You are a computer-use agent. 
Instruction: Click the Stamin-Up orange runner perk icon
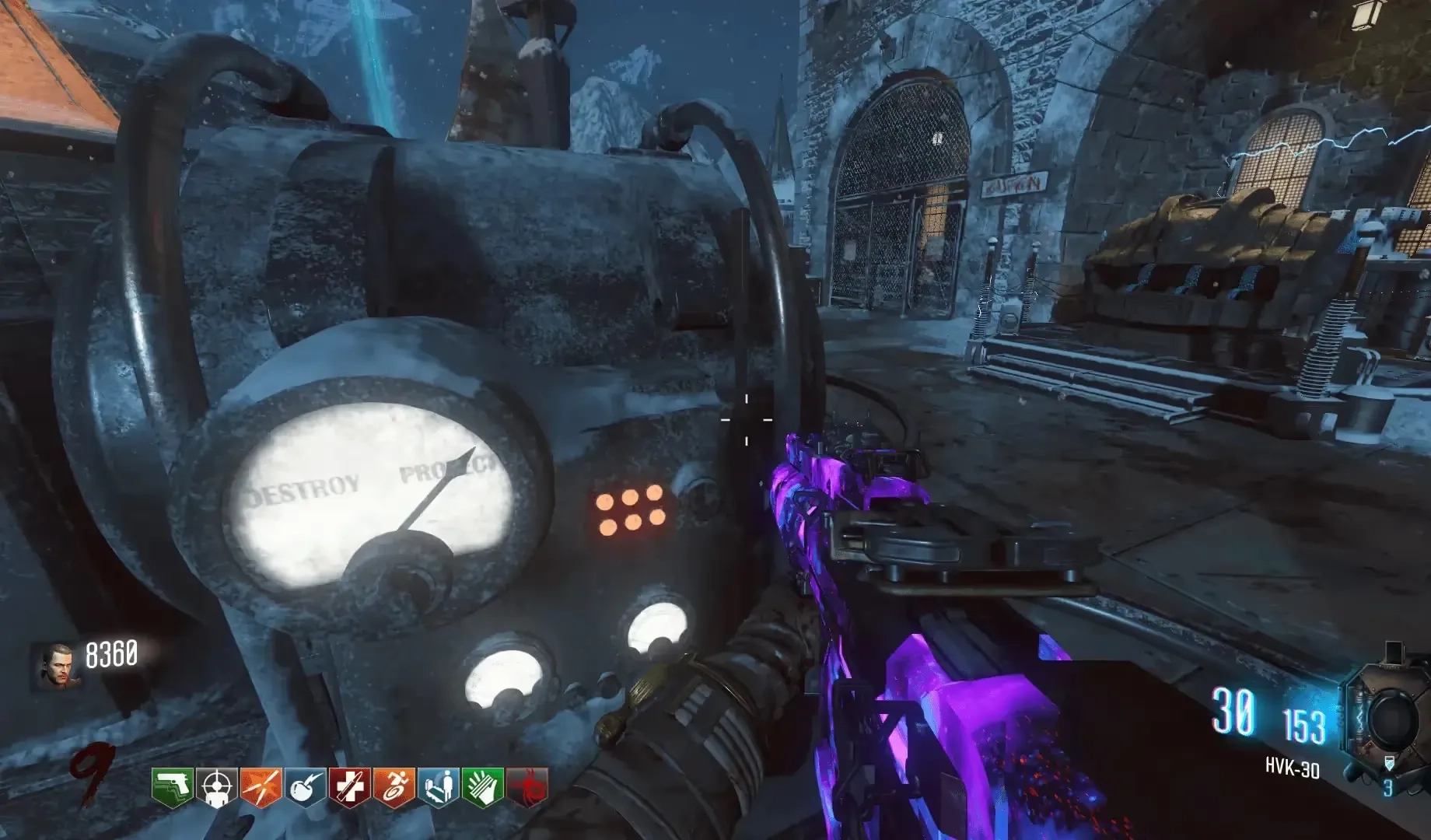click(394, 788)
